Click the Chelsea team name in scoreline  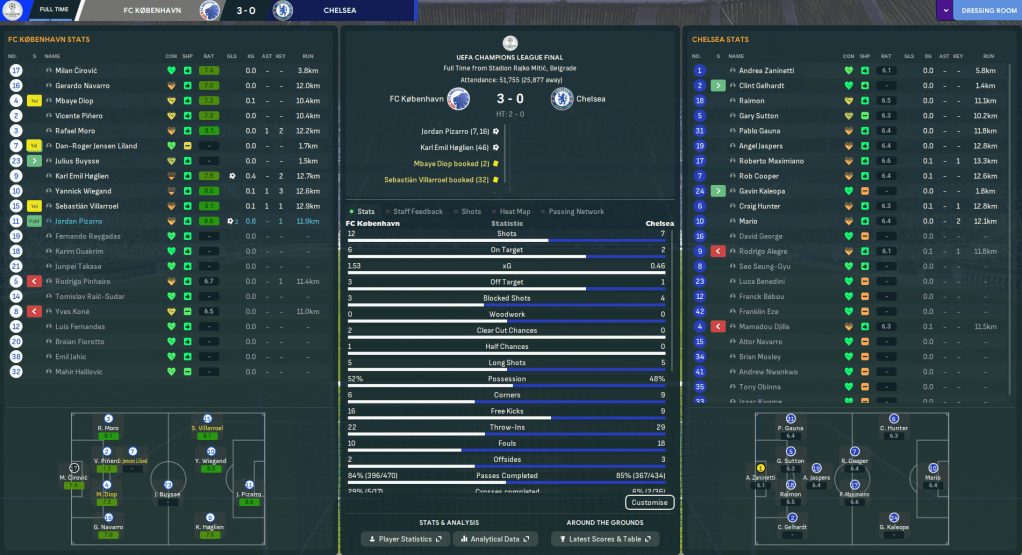coord(592,99)
